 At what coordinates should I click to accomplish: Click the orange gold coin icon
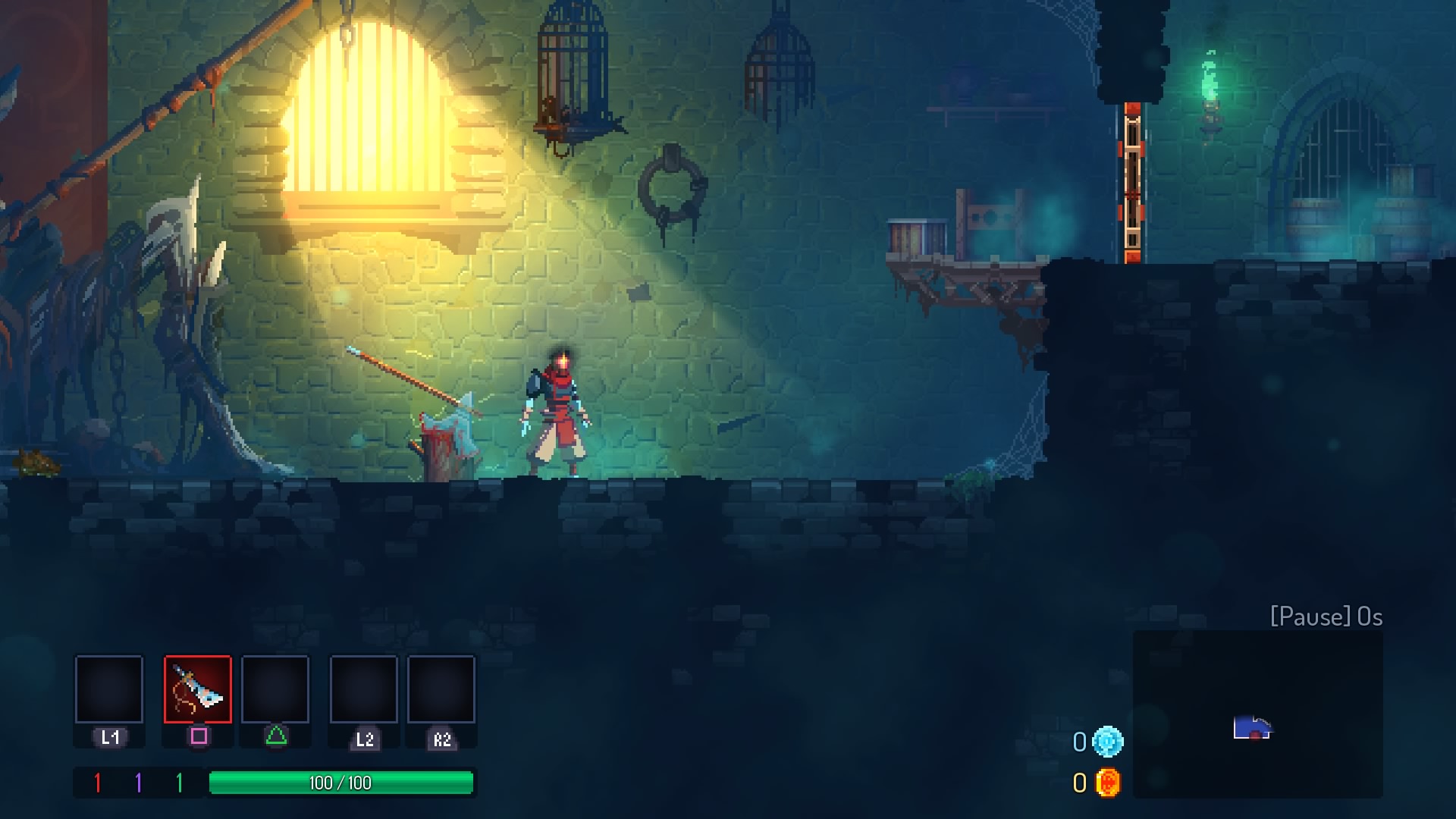coord(1107,783)
